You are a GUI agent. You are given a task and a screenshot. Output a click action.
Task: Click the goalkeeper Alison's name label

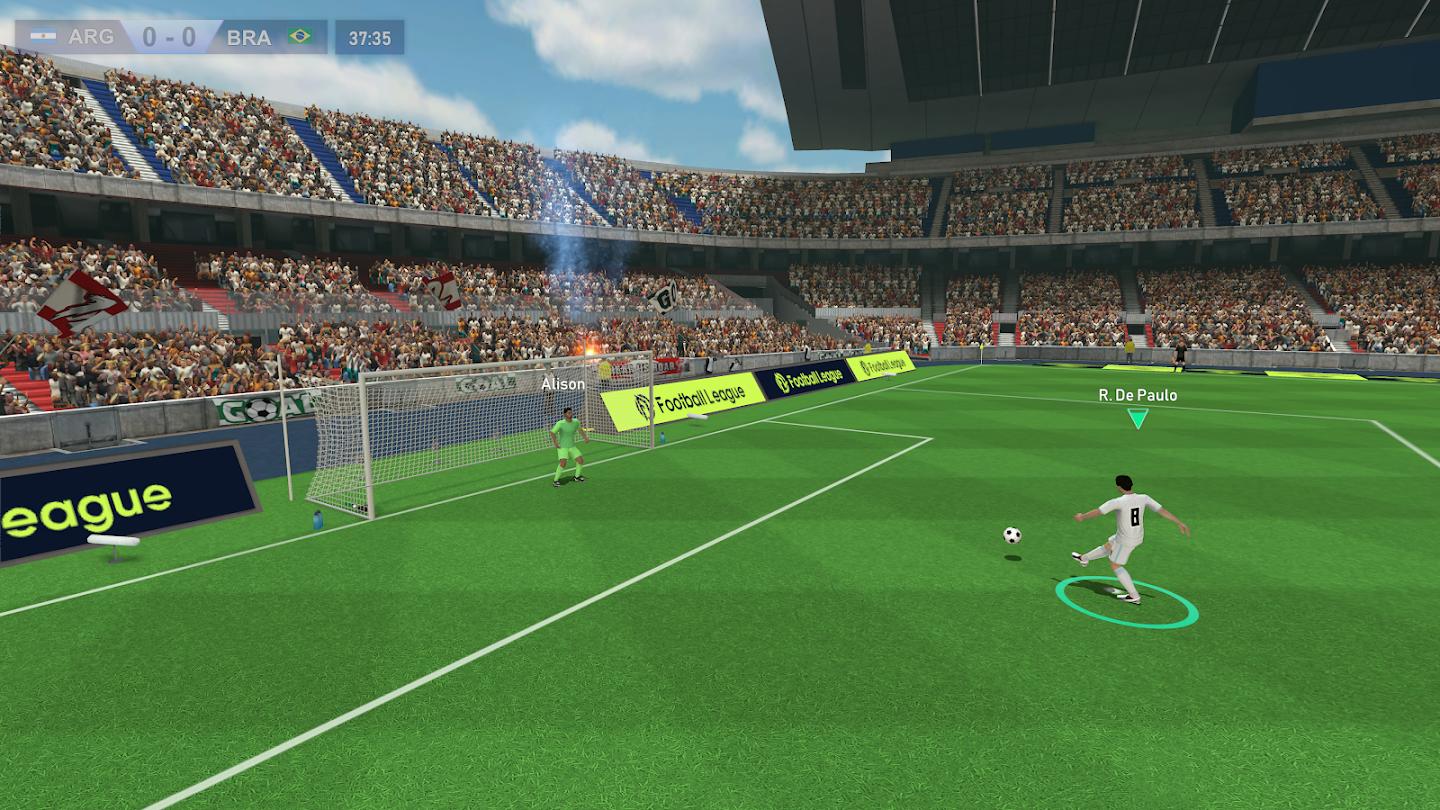pyautogui.click(x=563, y=383)
